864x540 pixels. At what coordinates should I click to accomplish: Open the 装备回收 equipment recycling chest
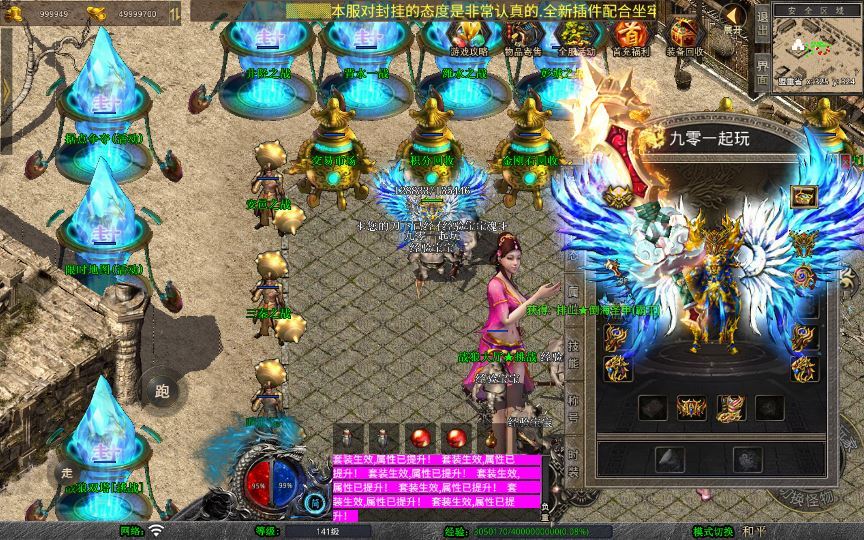click(683, 38)
